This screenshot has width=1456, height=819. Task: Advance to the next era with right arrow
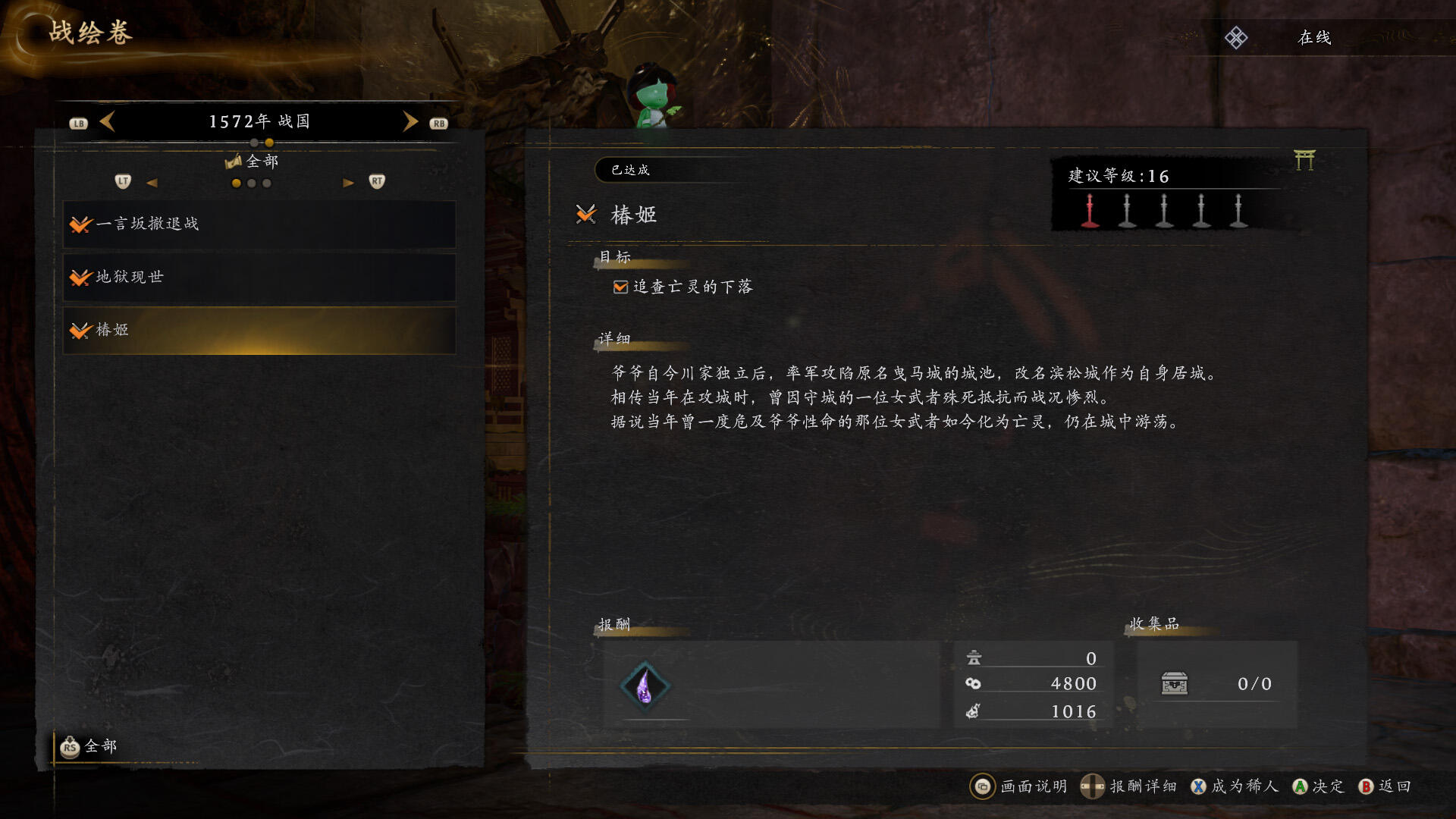point(410,121)
